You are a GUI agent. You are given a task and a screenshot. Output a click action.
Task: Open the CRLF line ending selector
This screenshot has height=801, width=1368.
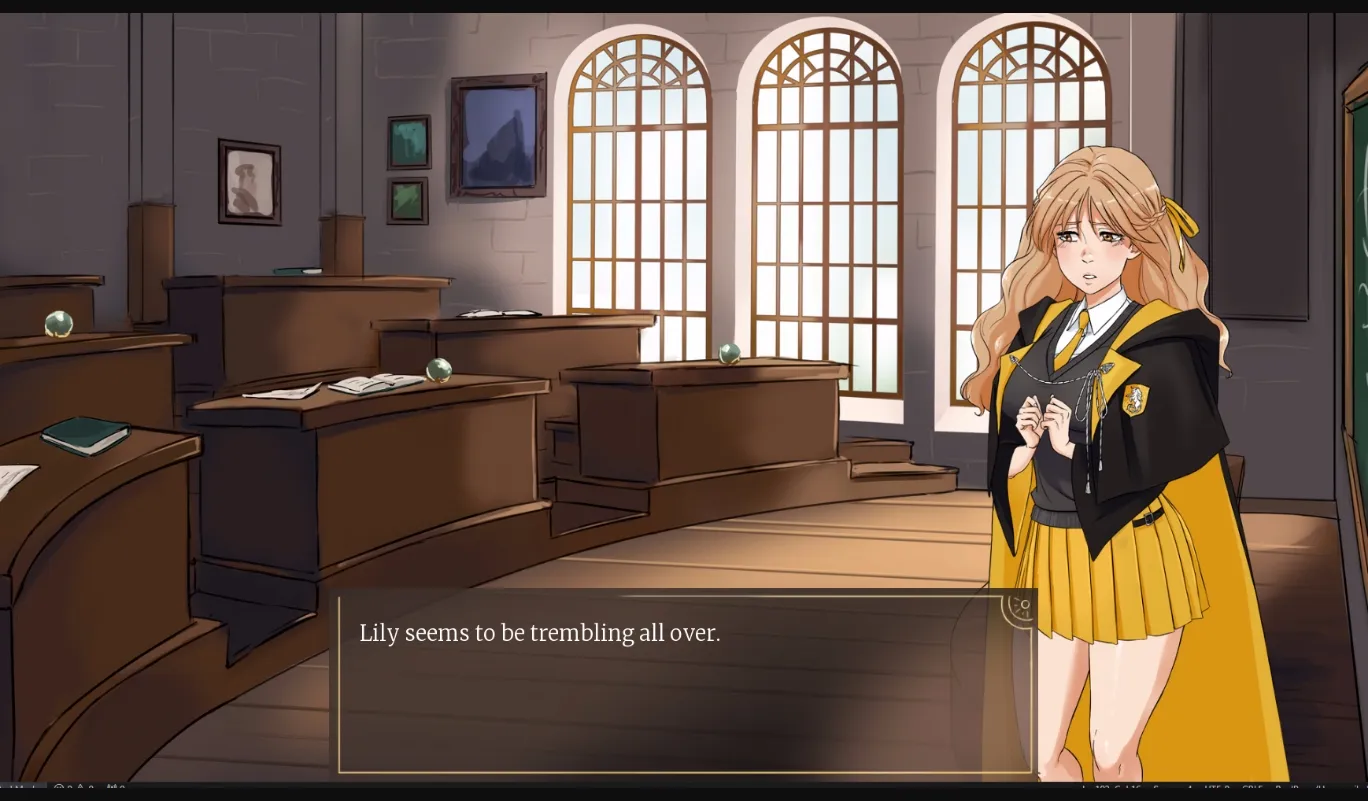click(1253, 789)
